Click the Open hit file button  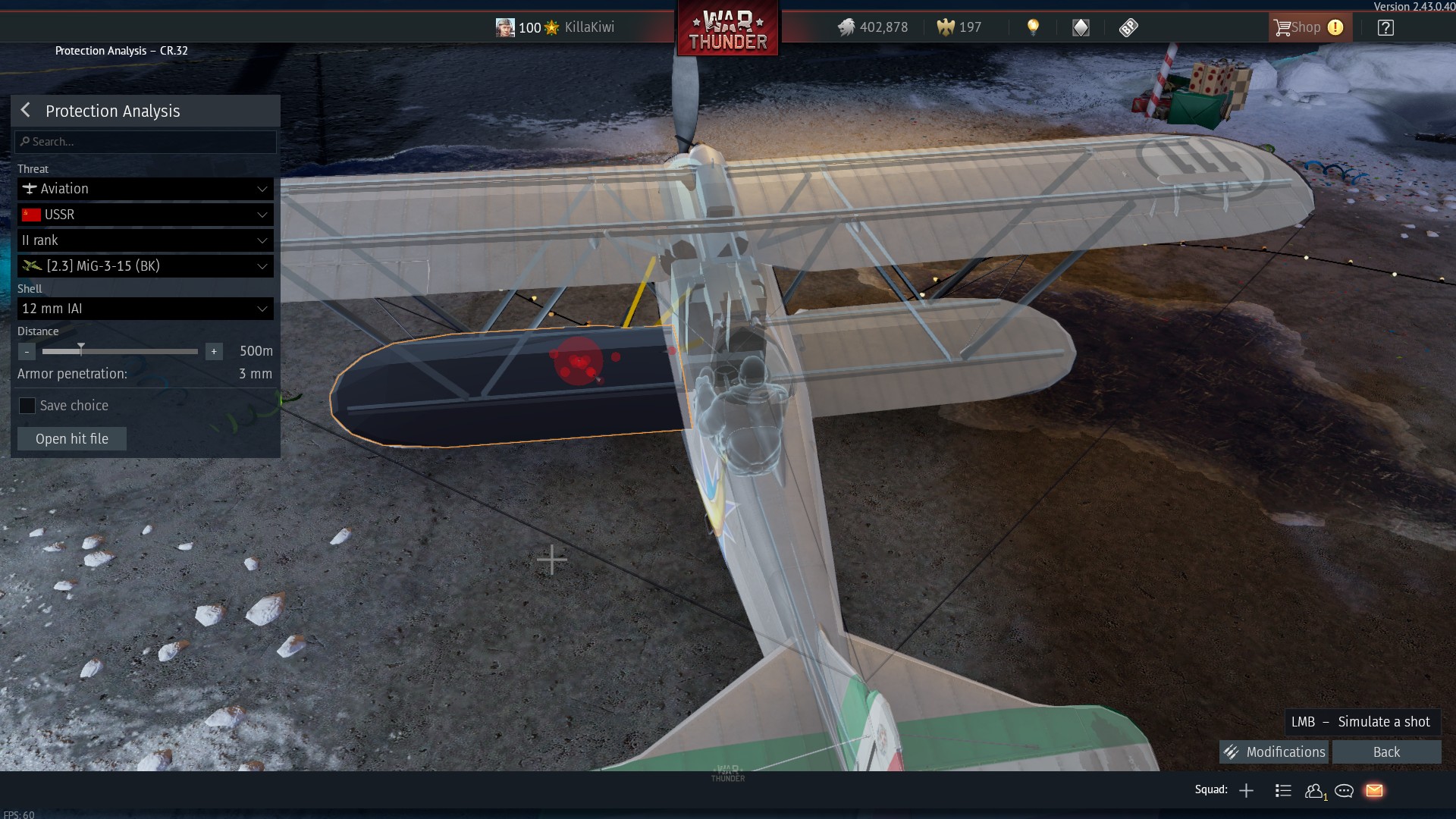pyautogui.click(x=71, y=438)
